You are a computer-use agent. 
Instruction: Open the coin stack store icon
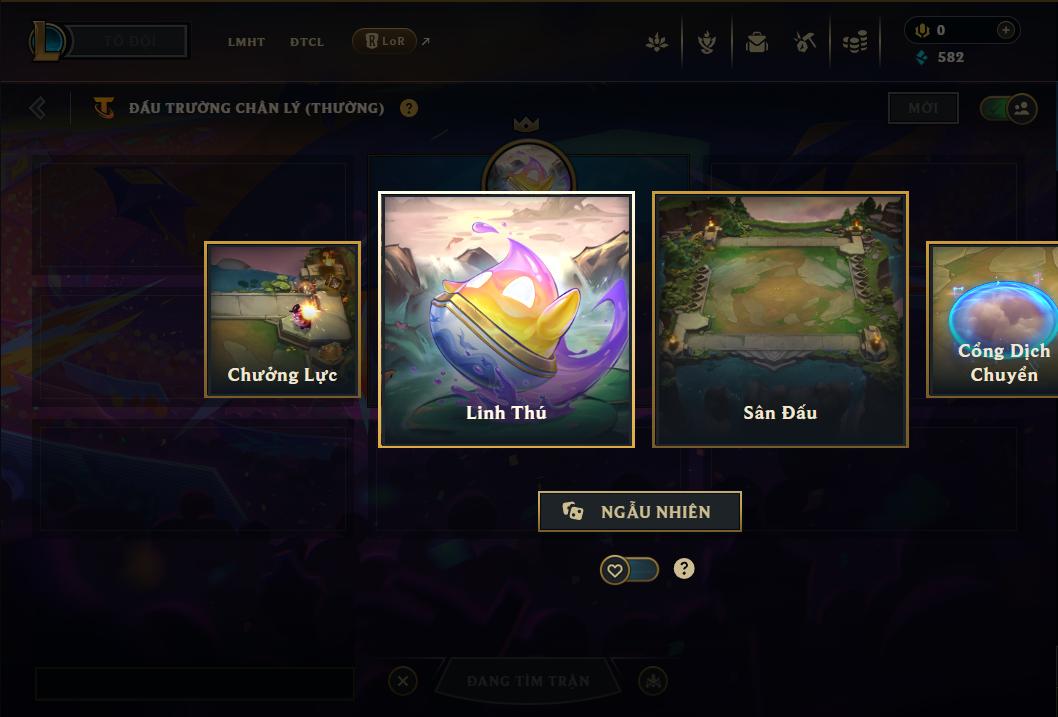pos(854,42)
